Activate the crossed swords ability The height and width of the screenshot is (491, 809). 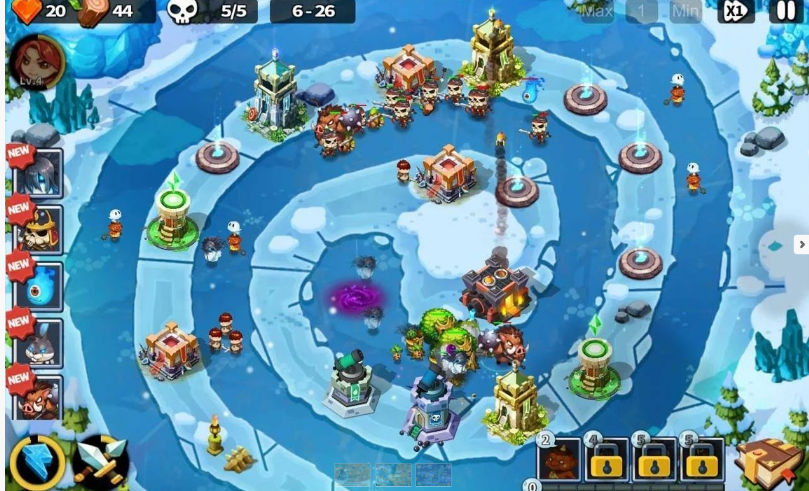[x=102, y=461]
